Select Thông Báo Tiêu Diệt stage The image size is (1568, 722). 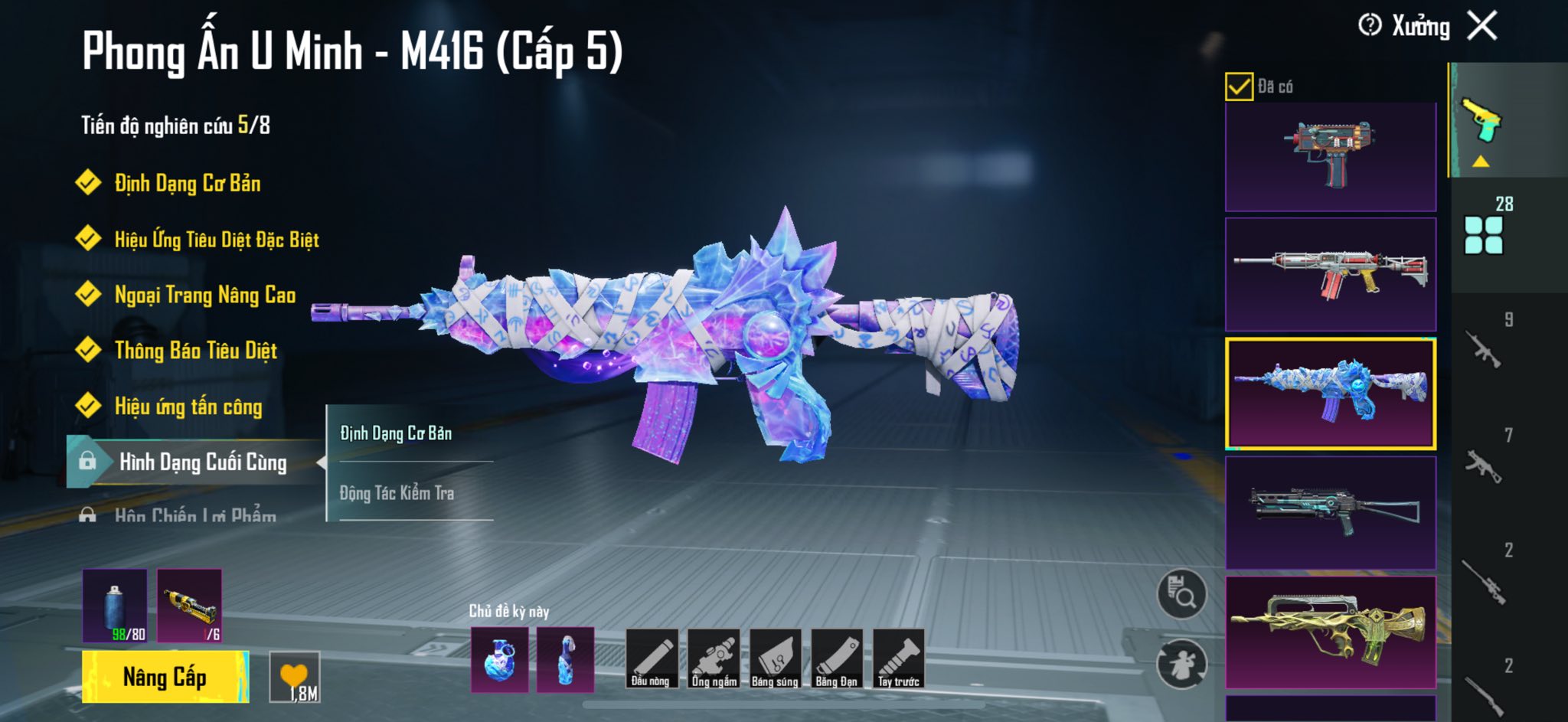[x=195, y=351]
